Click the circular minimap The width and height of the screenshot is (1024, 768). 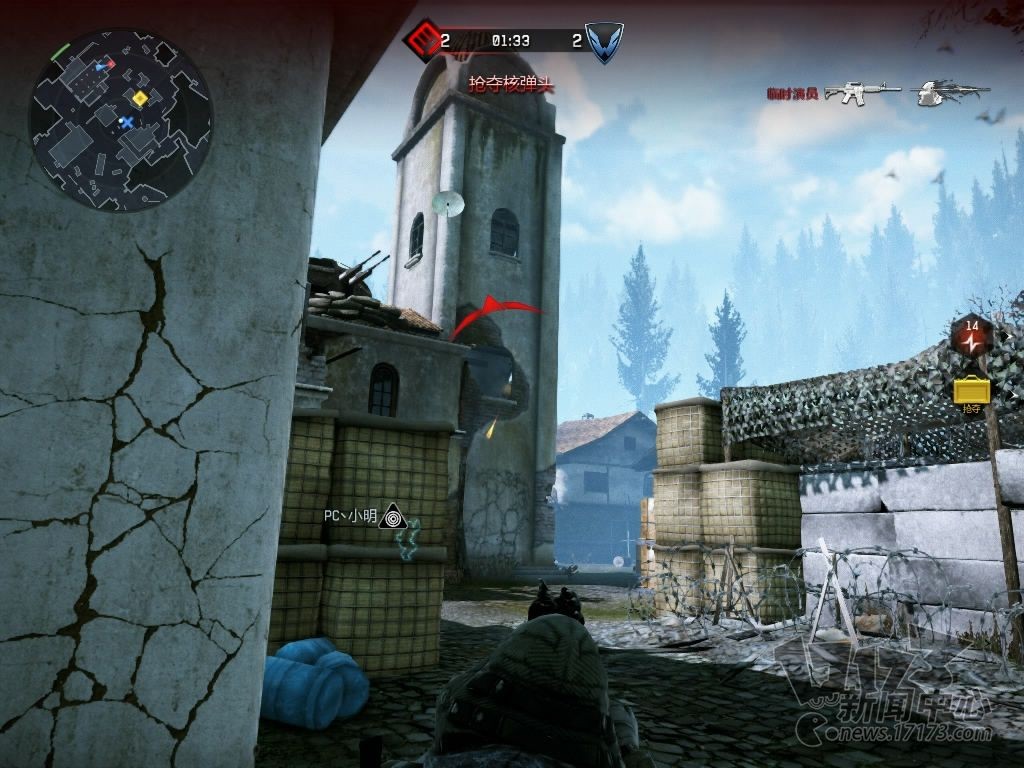(120, 120)
